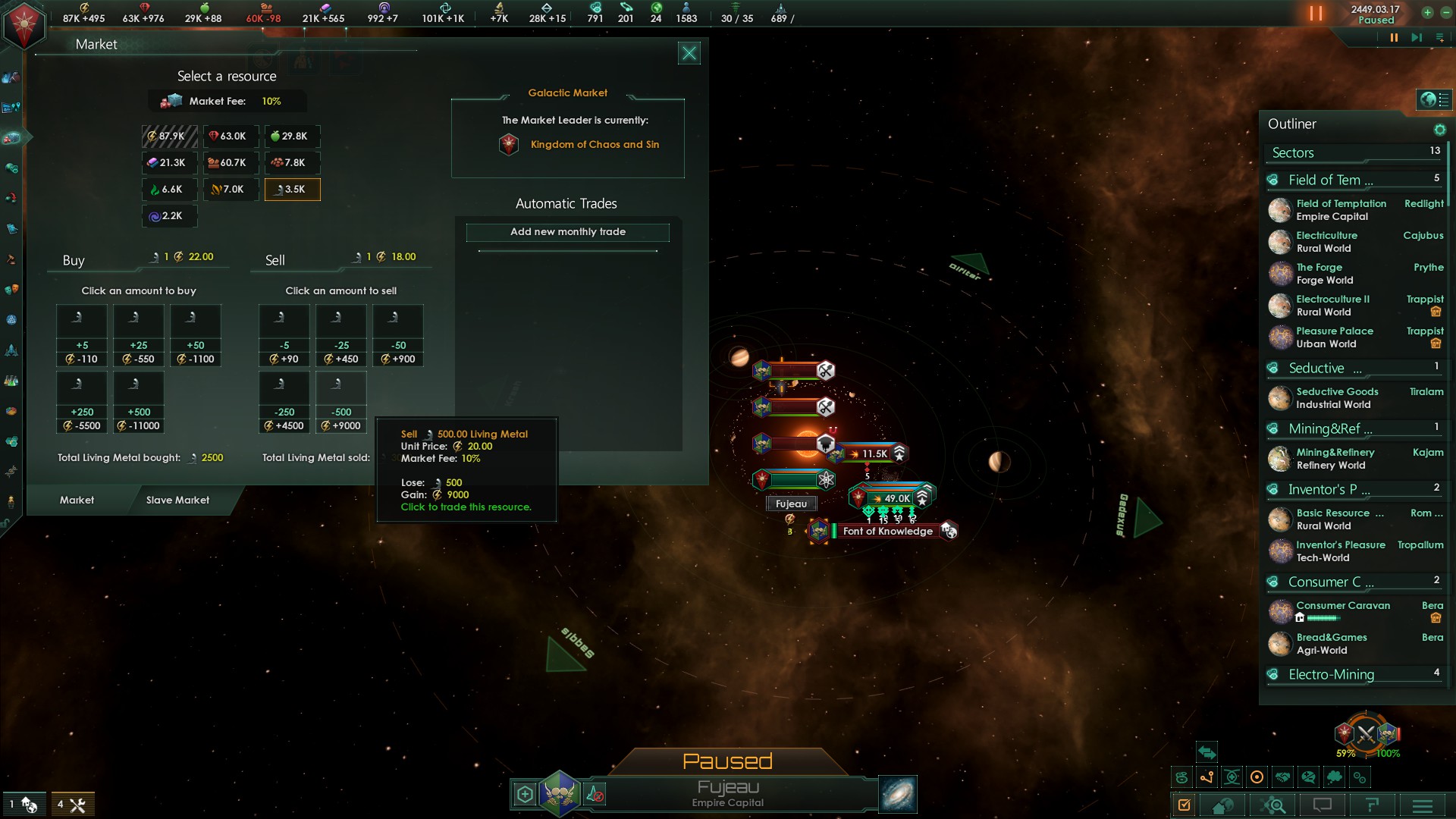The width and height of the screenshot is (1456, 819).
Task: Pick the 2.2K dark matter resource
Action: [x=170, y=216]
